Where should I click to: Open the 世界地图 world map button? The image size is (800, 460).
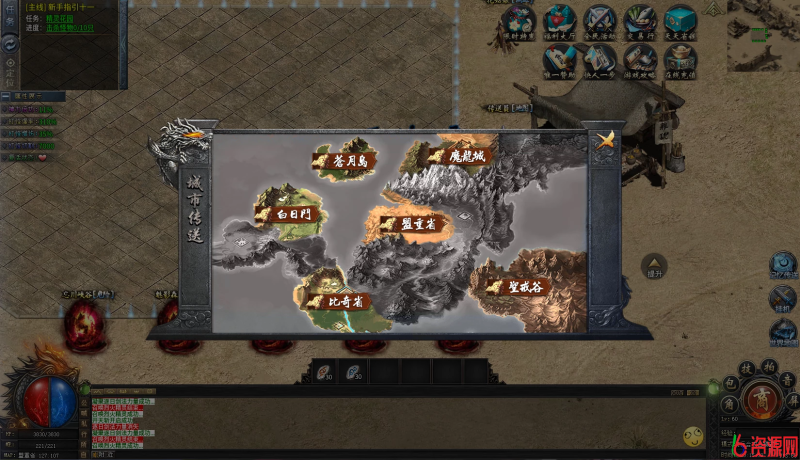[x=783, y=332]
